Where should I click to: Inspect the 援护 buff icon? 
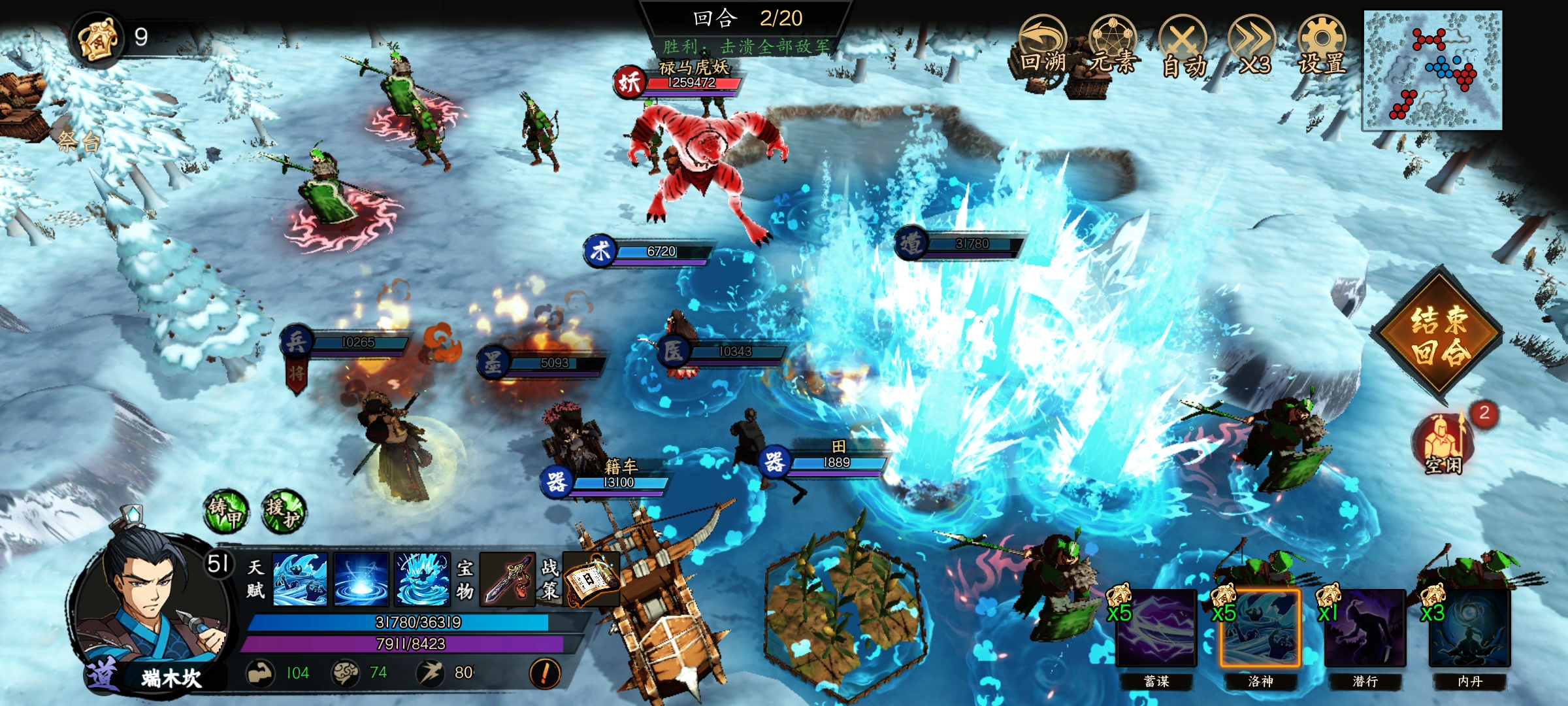coord(284,512)
